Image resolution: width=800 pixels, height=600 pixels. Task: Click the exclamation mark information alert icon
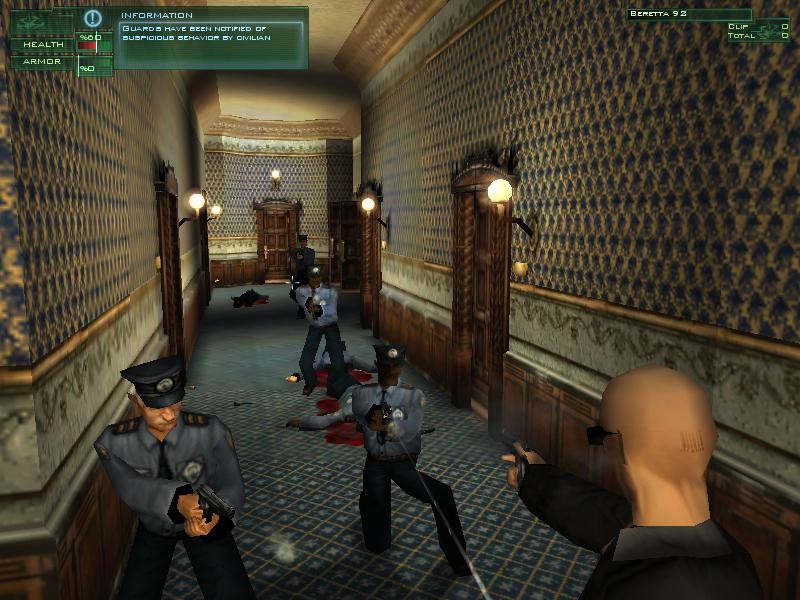93,18
